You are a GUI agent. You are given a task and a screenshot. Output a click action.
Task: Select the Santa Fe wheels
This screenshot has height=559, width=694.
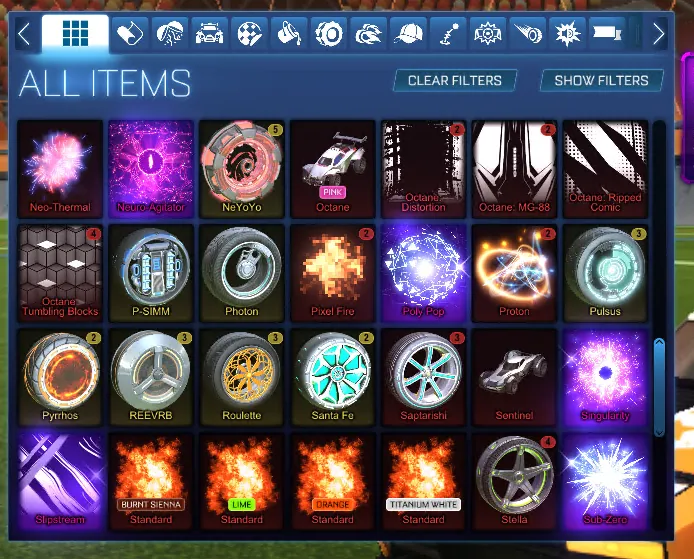(x=333, y=375)
